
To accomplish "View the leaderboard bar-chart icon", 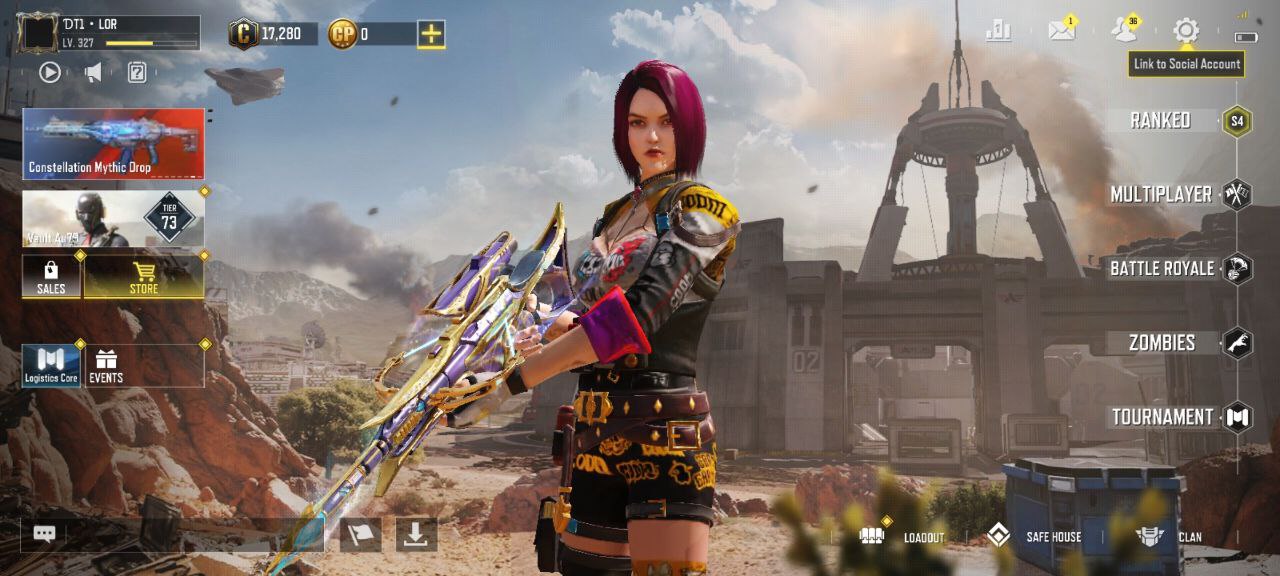I will tap(998, 31).
